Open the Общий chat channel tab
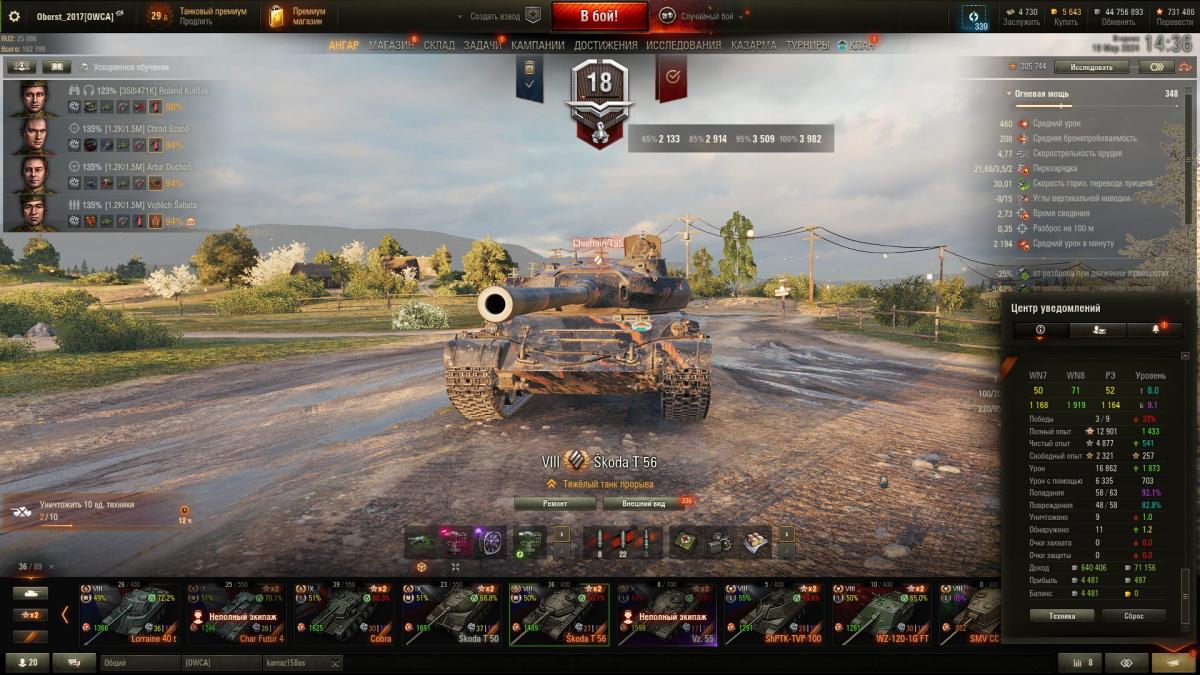 [139, 663]
